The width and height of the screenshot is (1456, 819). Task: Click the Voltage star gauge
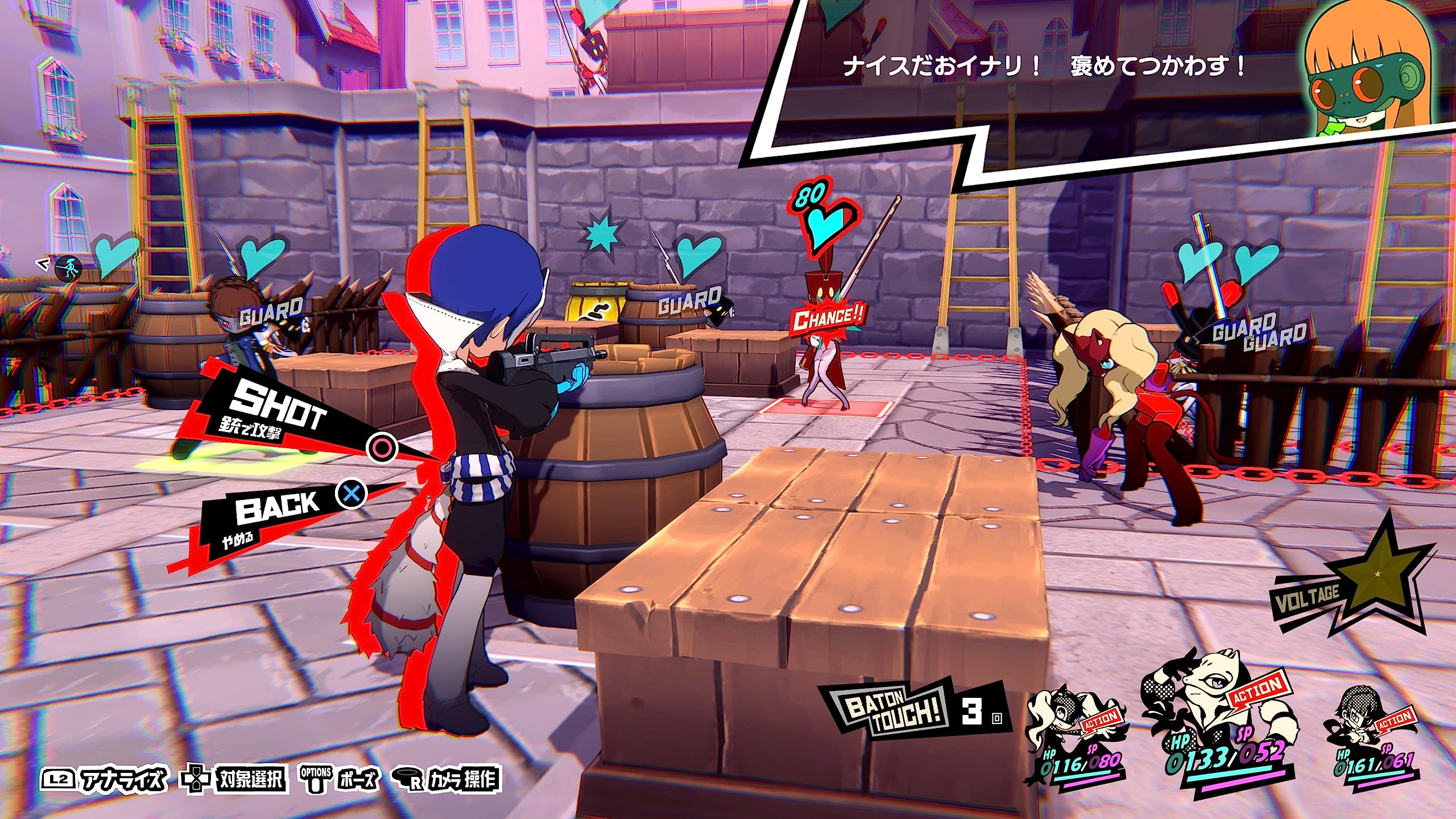pyautogui.click(x=1365, y=574)
